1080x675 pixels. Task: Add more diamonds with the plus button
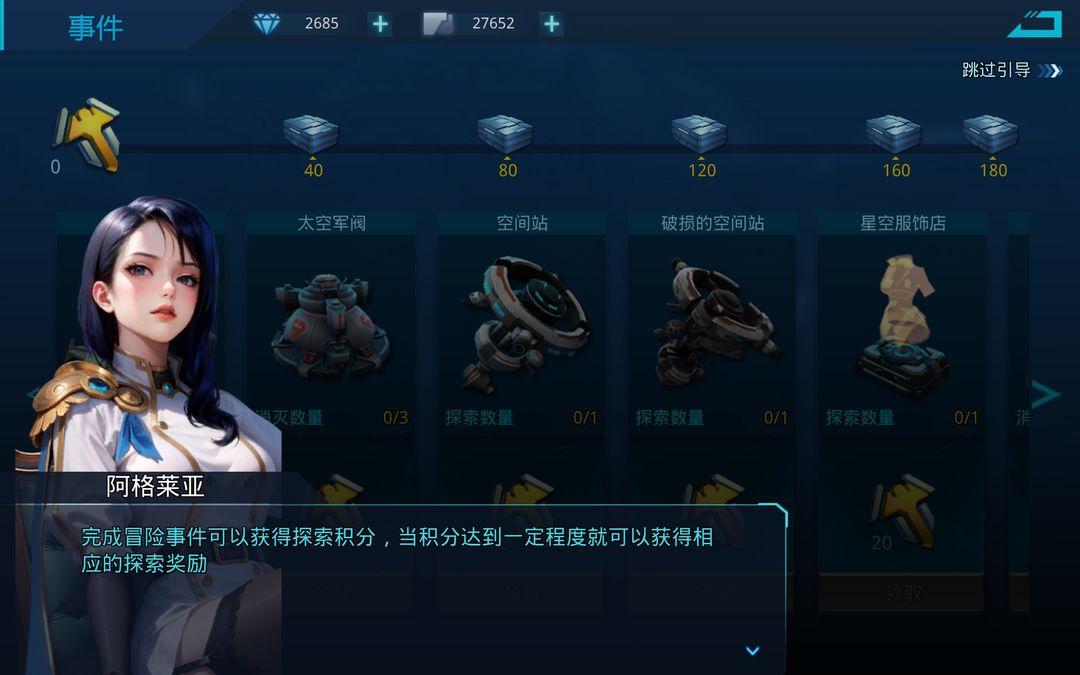(380, 24)
